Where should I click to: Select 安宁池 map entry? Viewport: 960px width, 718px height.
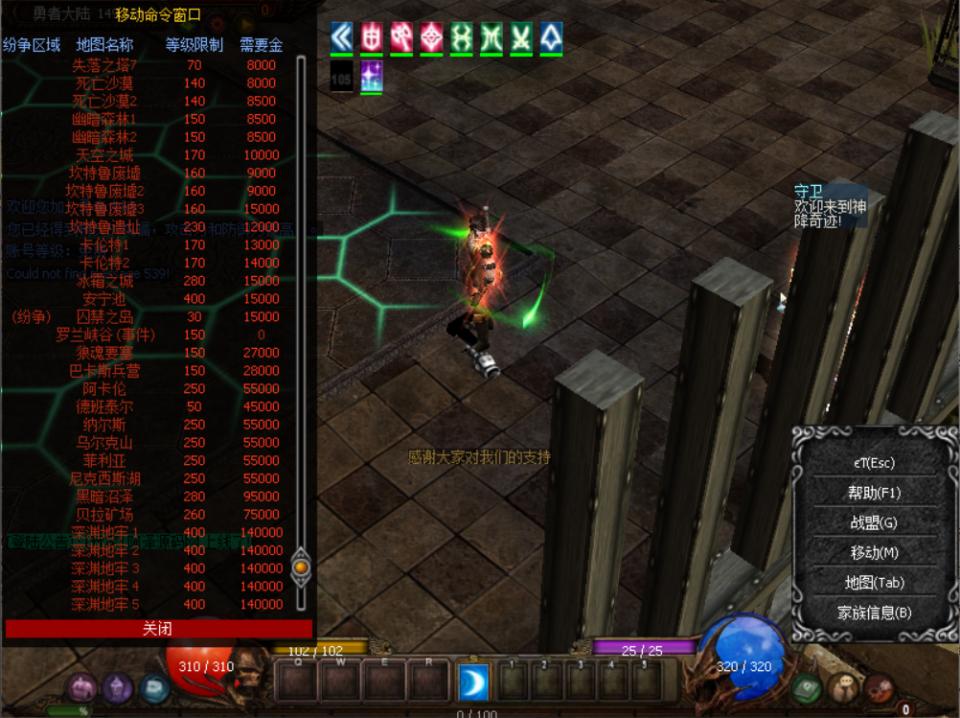coord(104,299)
